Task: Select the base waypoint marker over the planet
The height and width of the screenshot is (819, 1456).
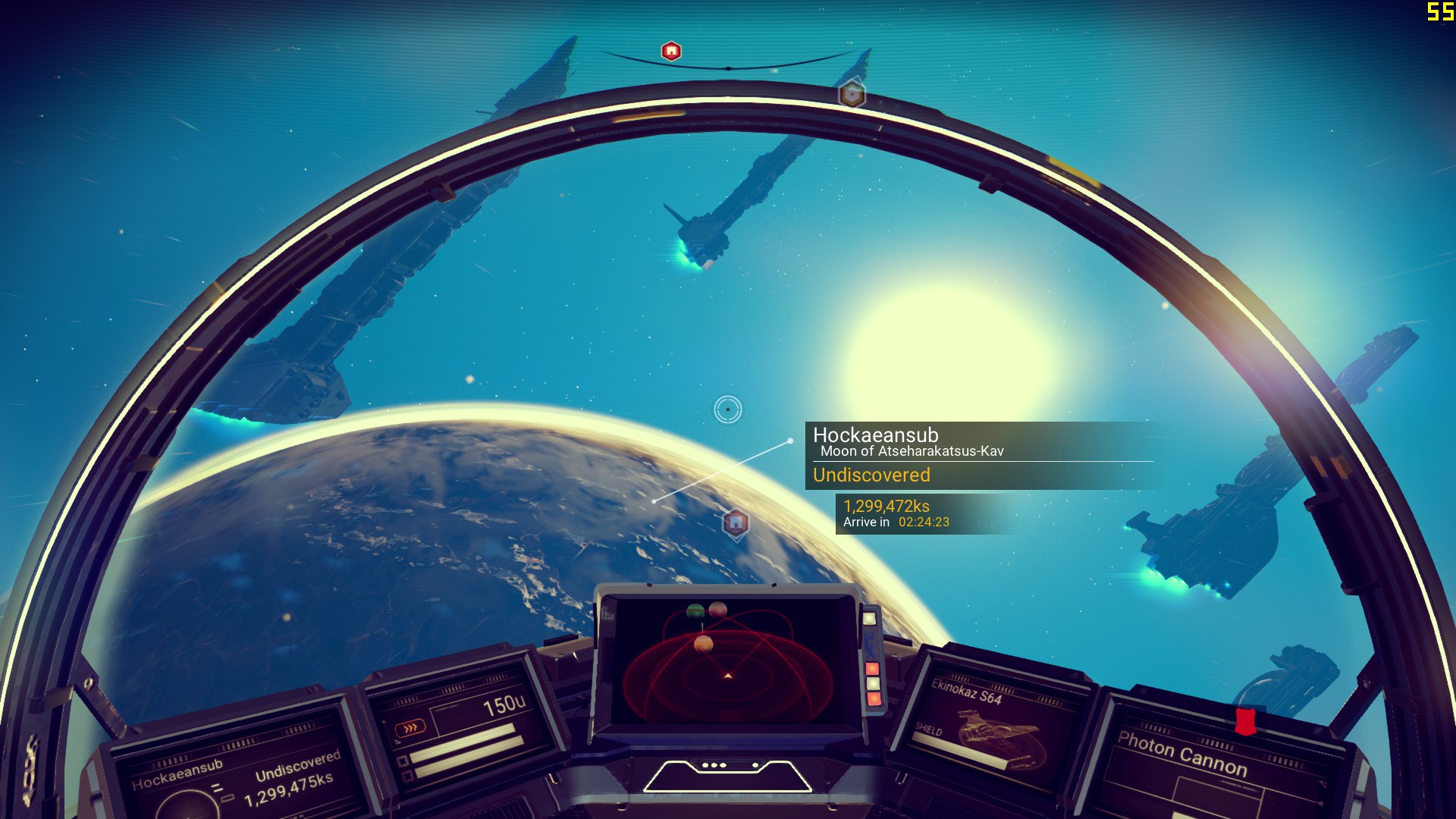Action: click(x=735, y=522)
